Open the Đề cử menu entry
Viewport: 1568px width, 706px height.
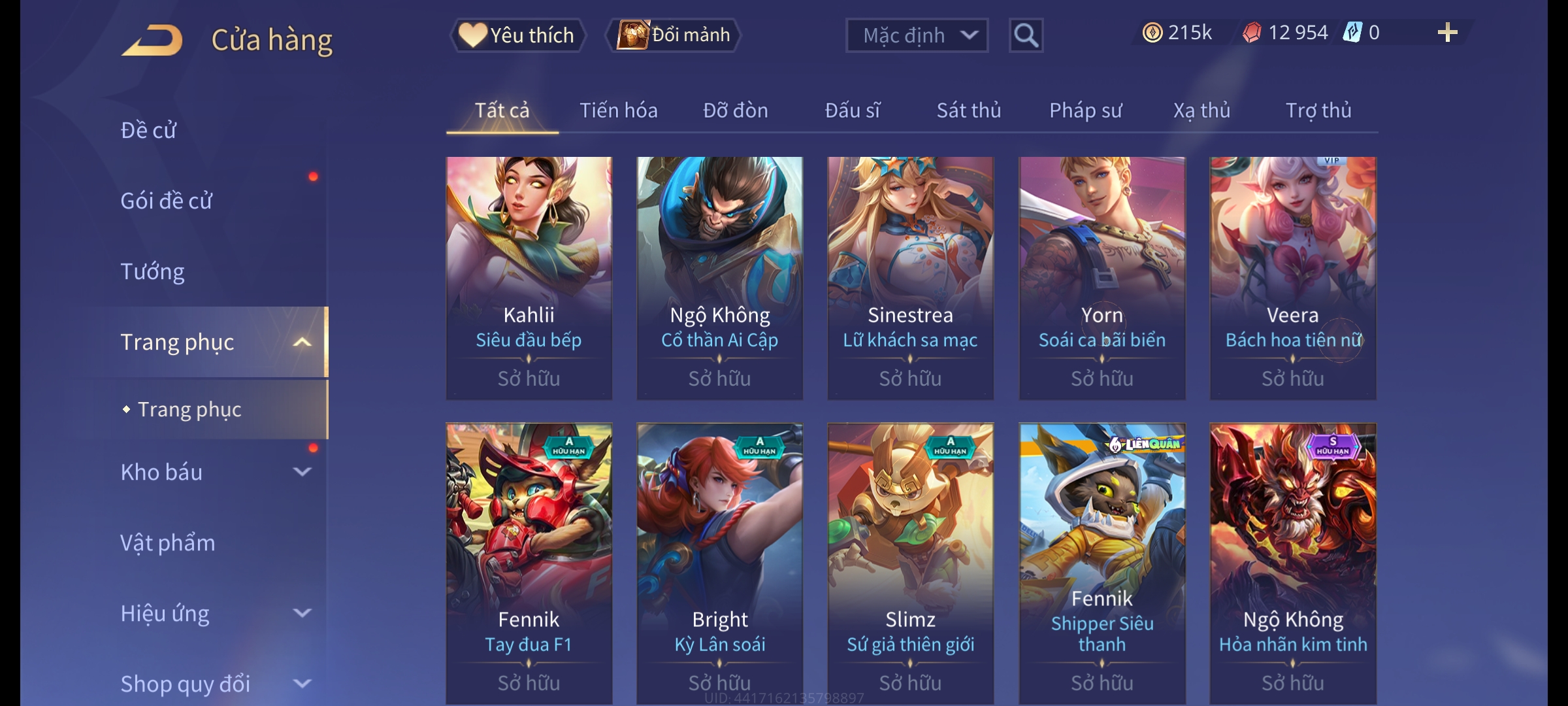[x=148, y=130]
